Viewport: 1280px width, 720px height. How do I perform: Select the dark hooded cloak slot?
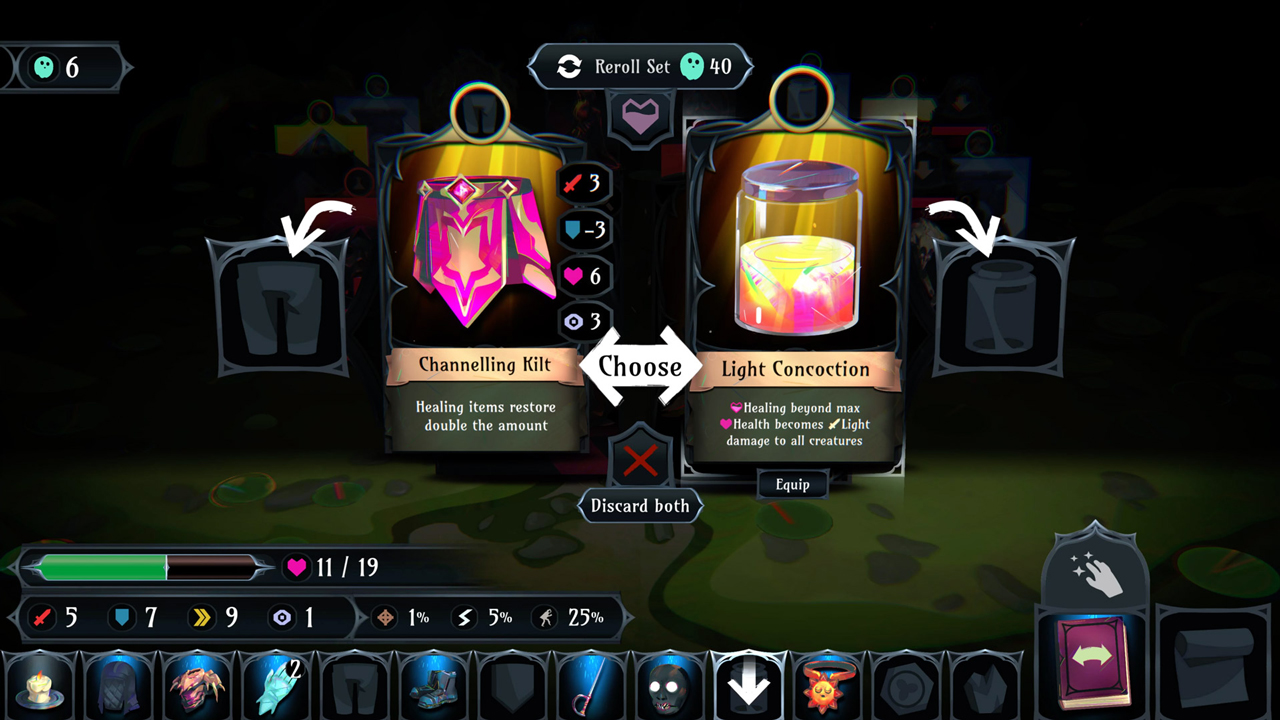coord(119,687)
